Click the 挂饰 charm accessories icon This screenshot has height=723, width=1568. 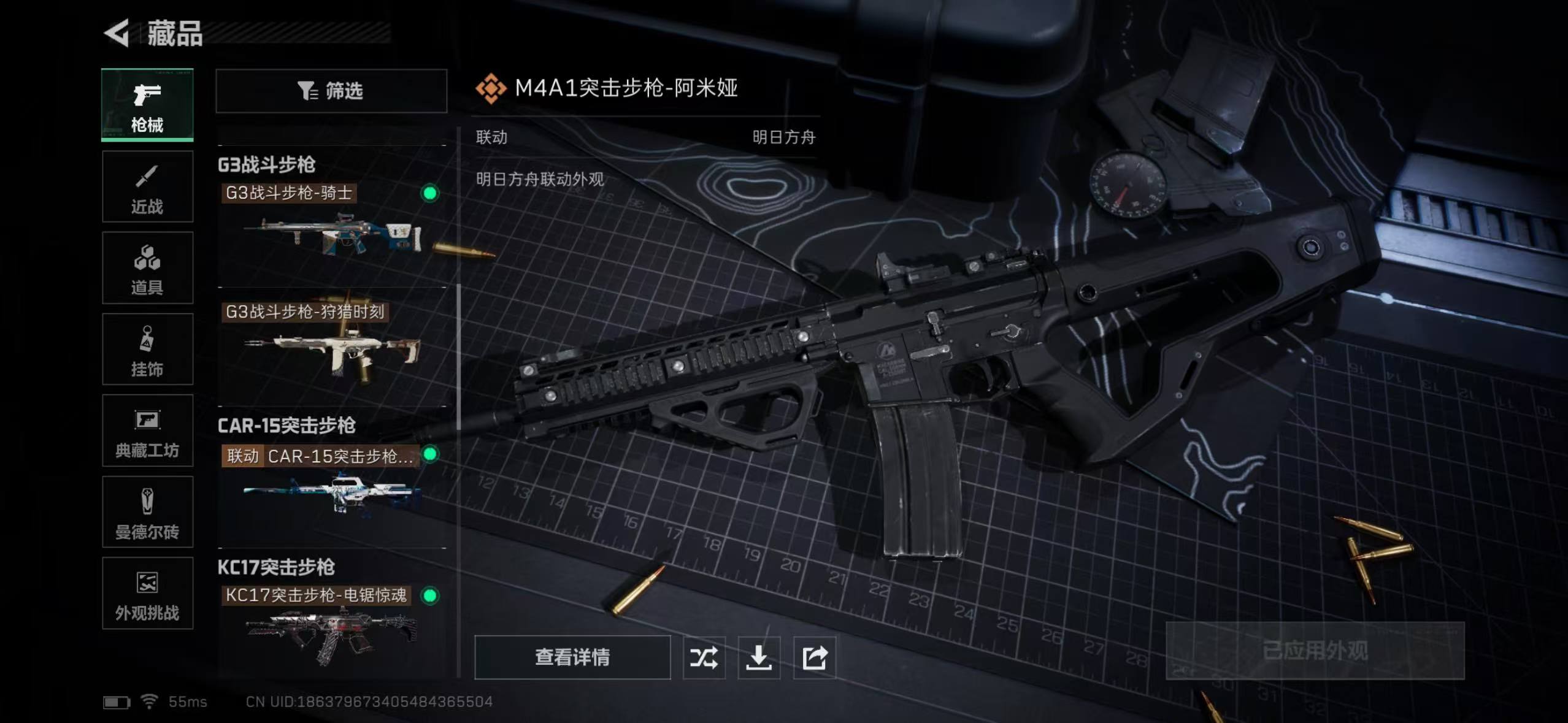point(147,350)
